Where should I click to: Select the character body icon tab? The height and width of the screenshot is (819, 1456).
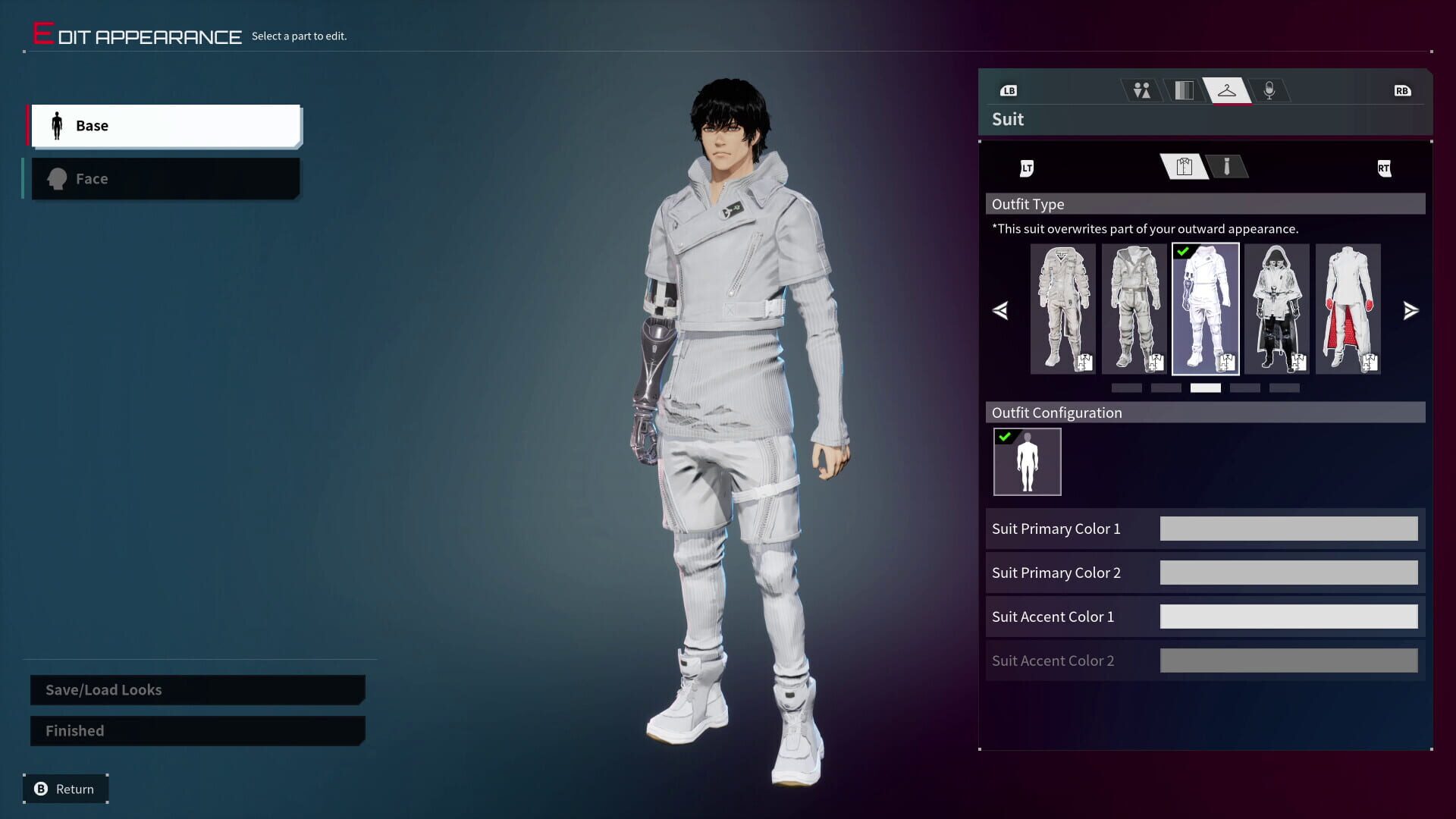[x=1141, y=90]
